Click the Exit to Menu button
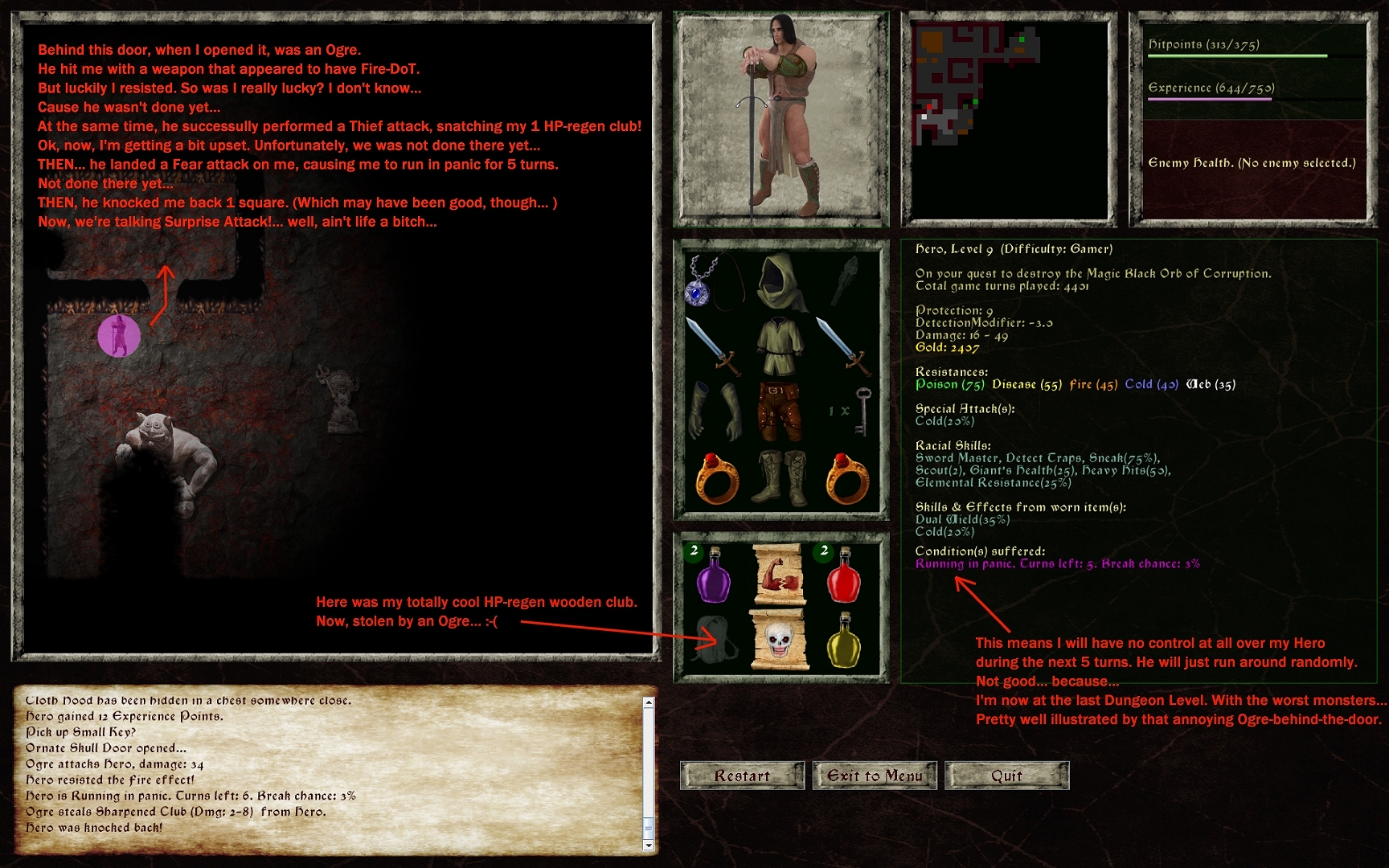This screenshot has height=868, width=1389. 874,776
